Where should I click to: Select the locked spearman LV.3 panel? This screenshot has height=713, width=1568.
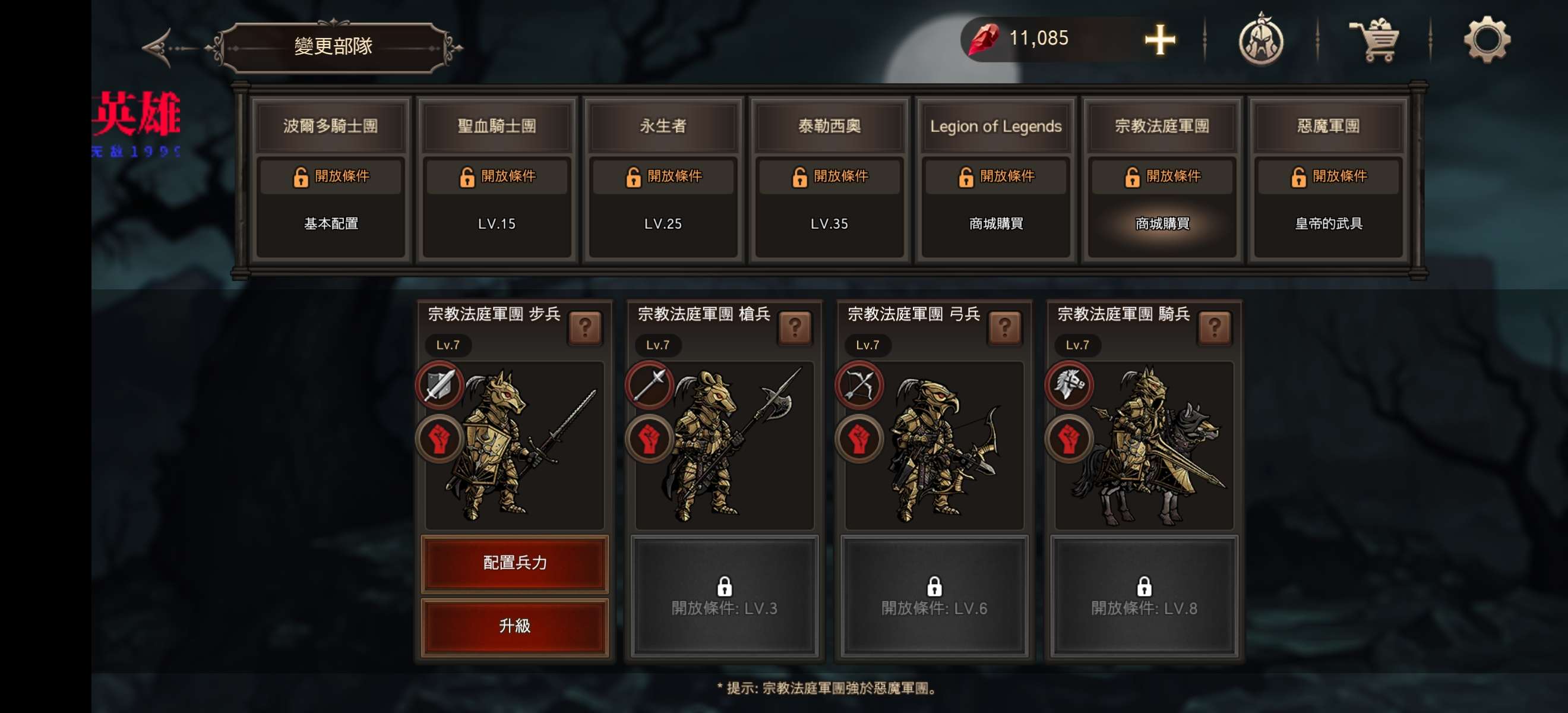pos(725,597)
